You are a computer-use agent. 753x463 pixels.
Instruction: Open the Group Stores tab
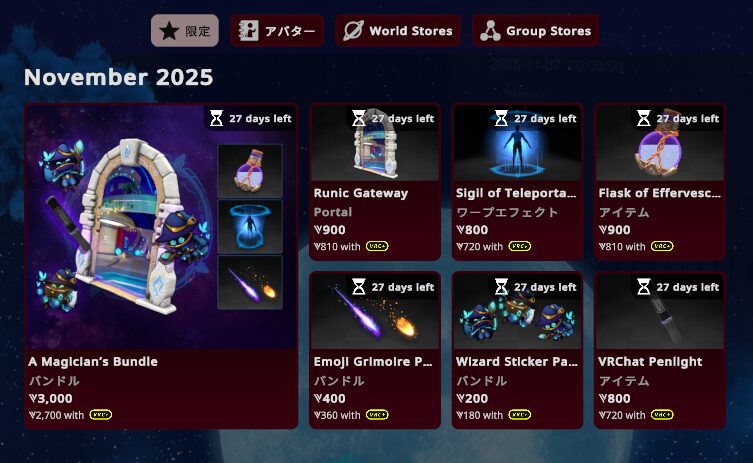(x=535, y=31)
